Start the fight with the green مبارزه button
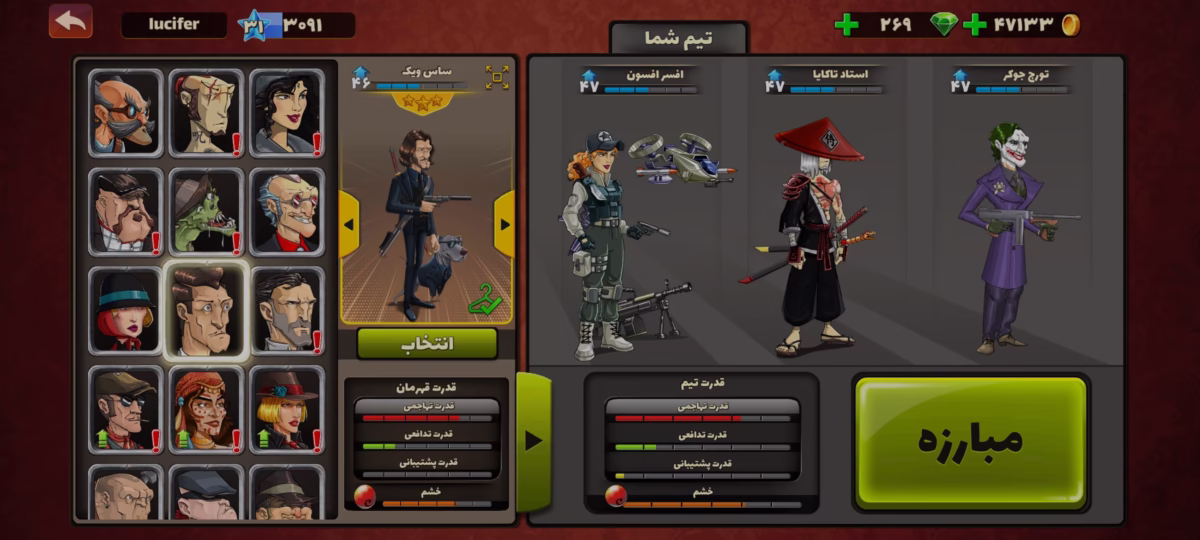1200x540 pixels. pos(970,441)
